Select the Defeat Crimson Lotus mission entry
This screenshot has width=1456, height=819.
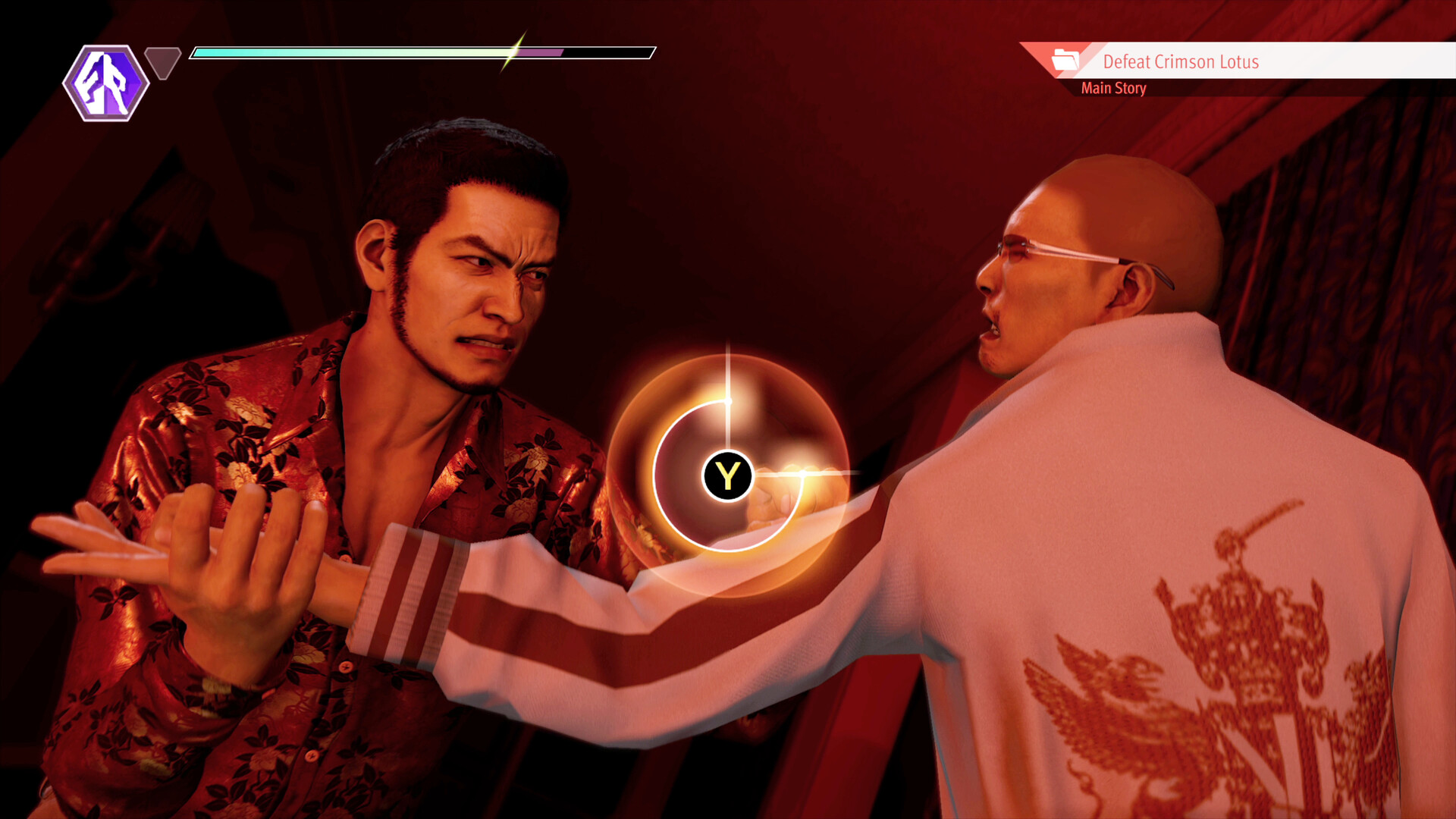click(x=1180, y=62)
